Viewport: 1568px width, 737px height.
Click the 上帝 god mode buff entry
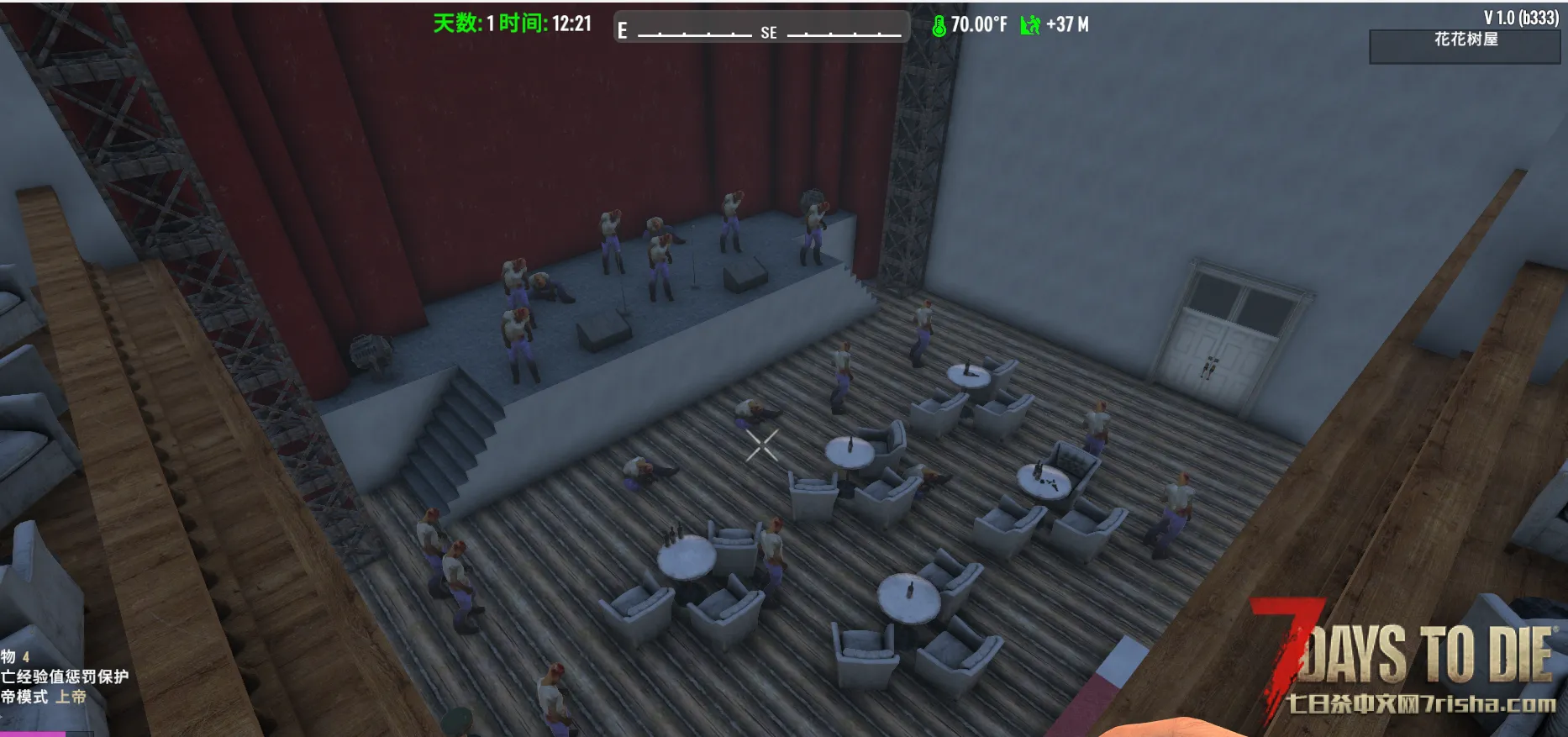pos(45,697)
